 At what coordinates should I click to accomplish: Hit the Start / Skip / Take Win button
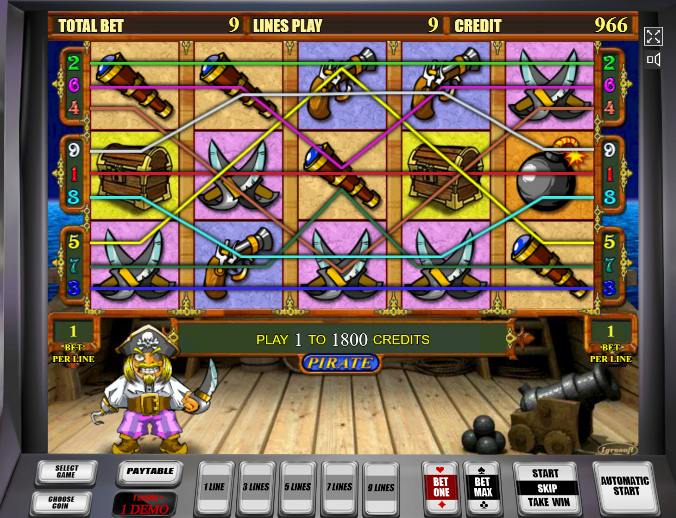tap(545, 486)
